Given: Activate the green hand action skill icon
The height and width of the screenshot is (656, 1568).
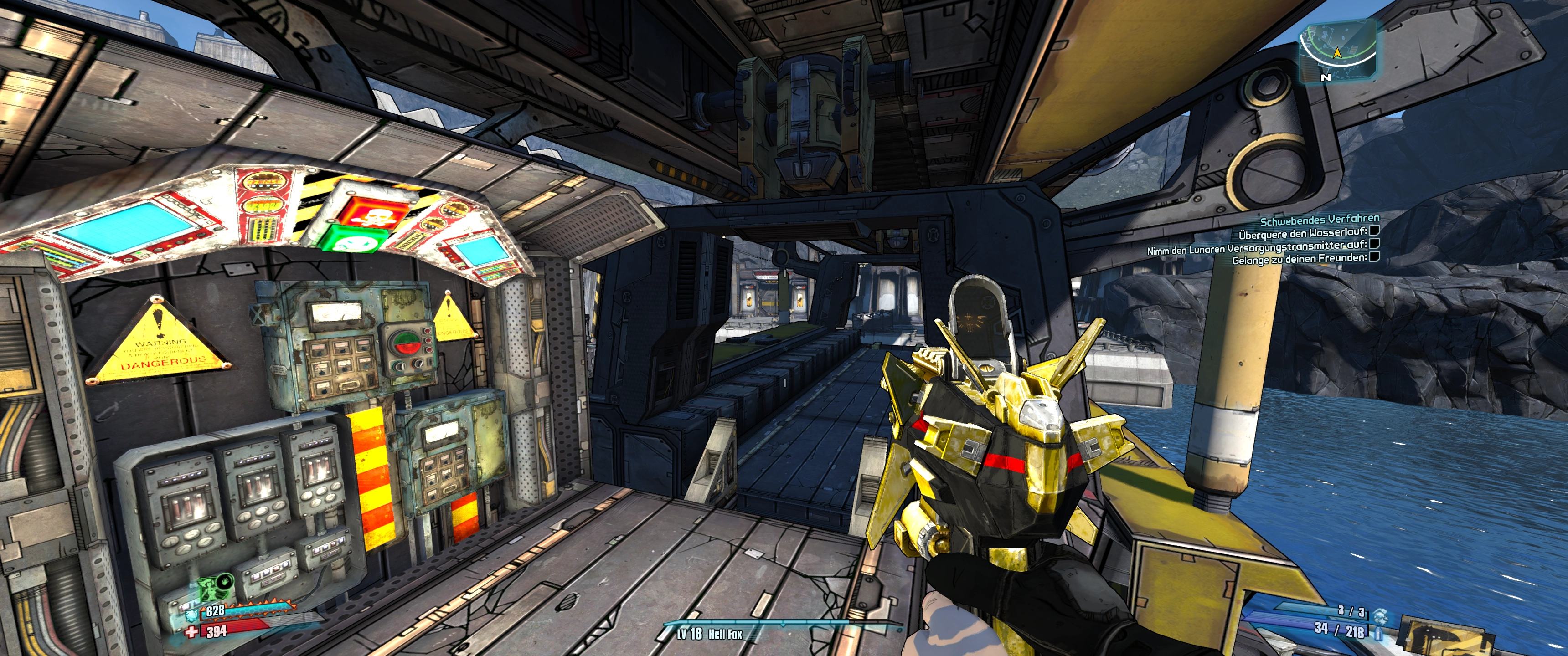Looking at the screenshot, I should [224, 581].
